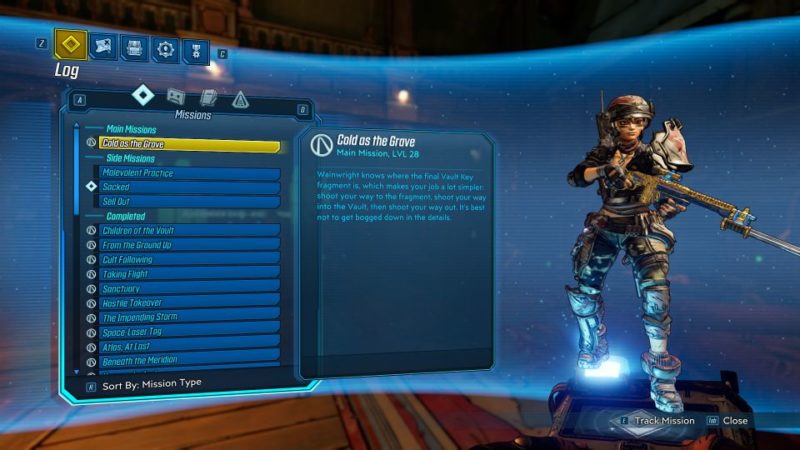Select the Taking Flight mission entry
This screenshot has height=450, width=800.
coord(190,274)
